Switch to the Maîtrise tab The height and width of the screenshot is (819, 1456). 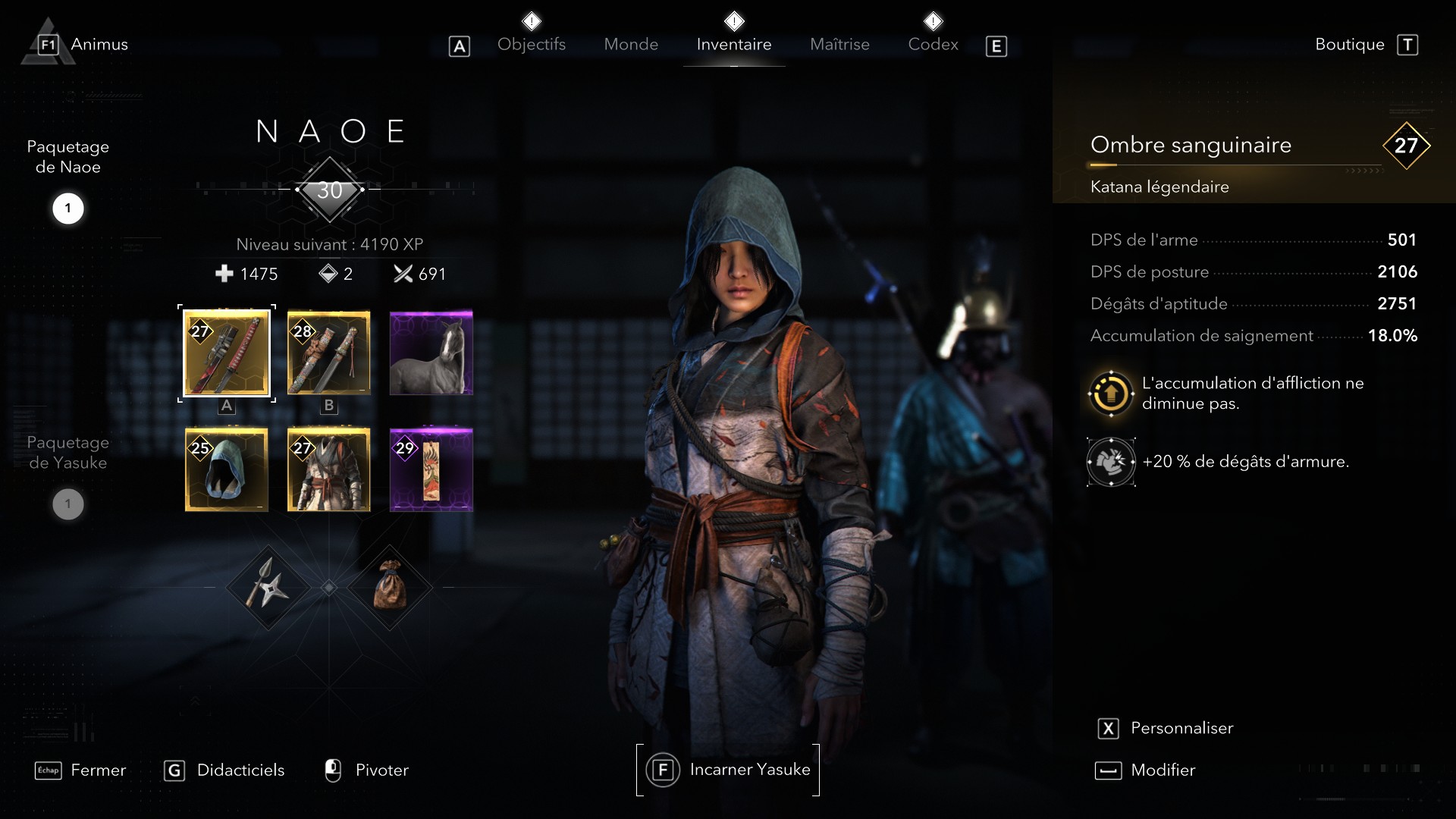point(839,44)
